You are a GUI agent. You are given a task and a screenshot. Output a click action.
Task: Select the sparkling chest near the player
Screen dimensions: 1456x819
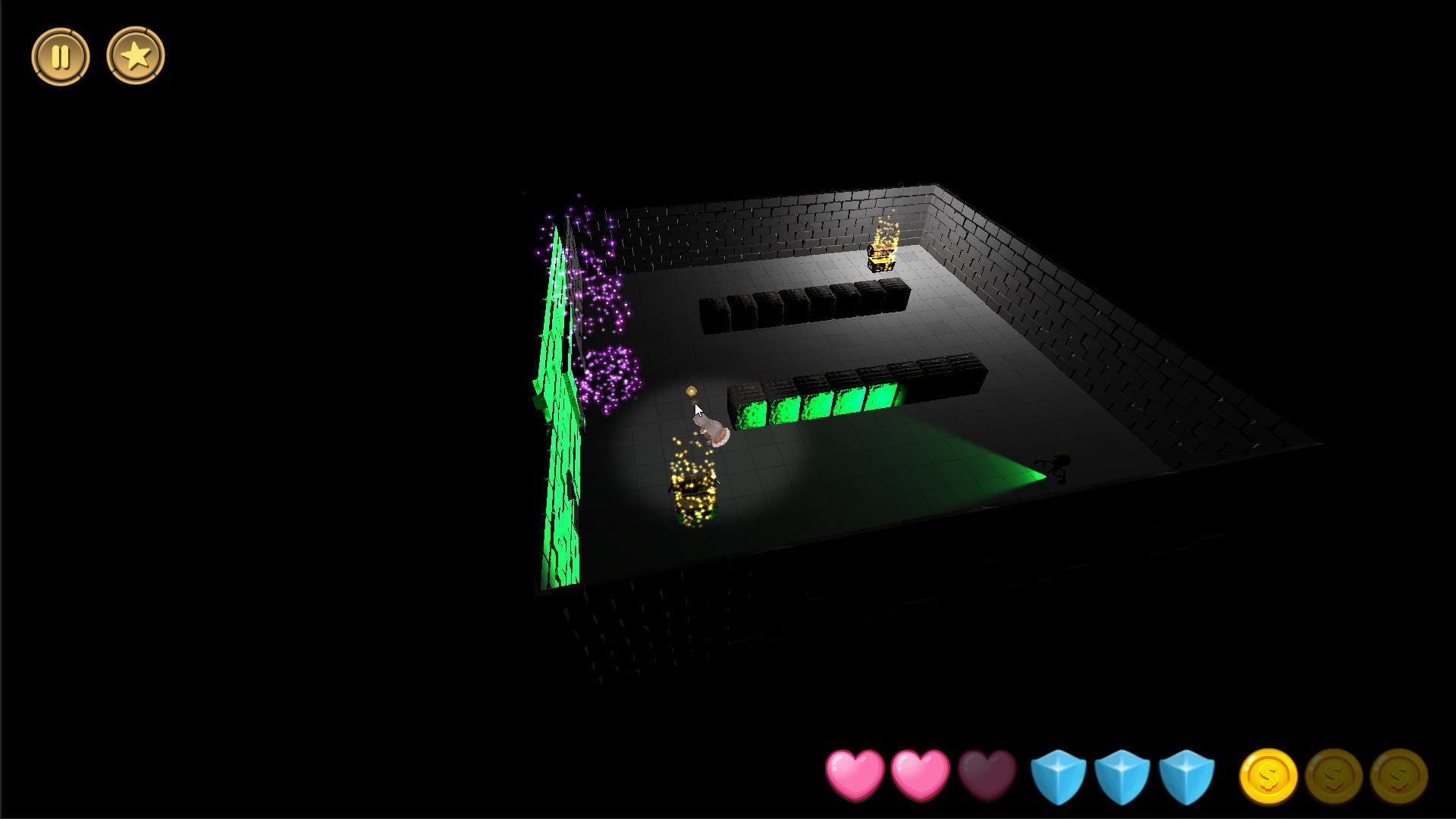tap(692, 493)
